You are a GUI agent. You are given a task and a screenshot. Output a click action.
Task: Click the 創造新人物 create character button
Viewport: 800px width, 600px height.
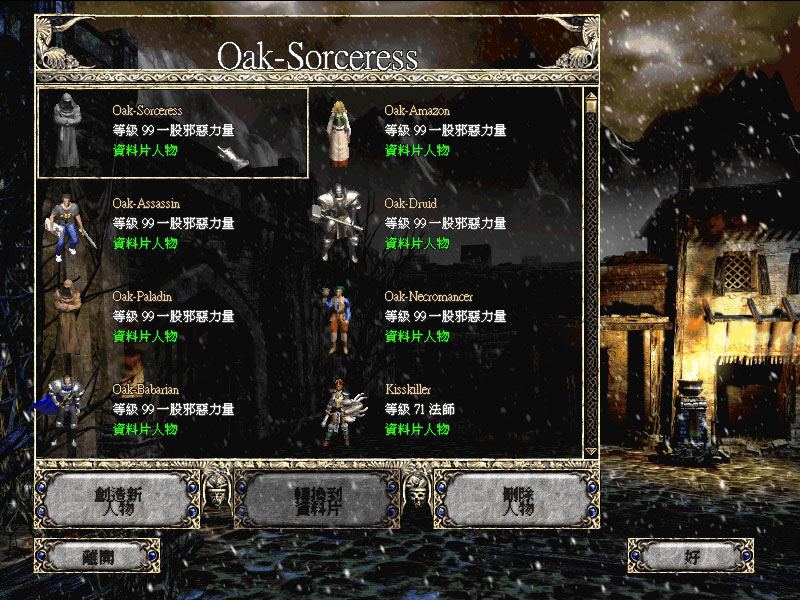pyautogui.click(x=118, y=499)
